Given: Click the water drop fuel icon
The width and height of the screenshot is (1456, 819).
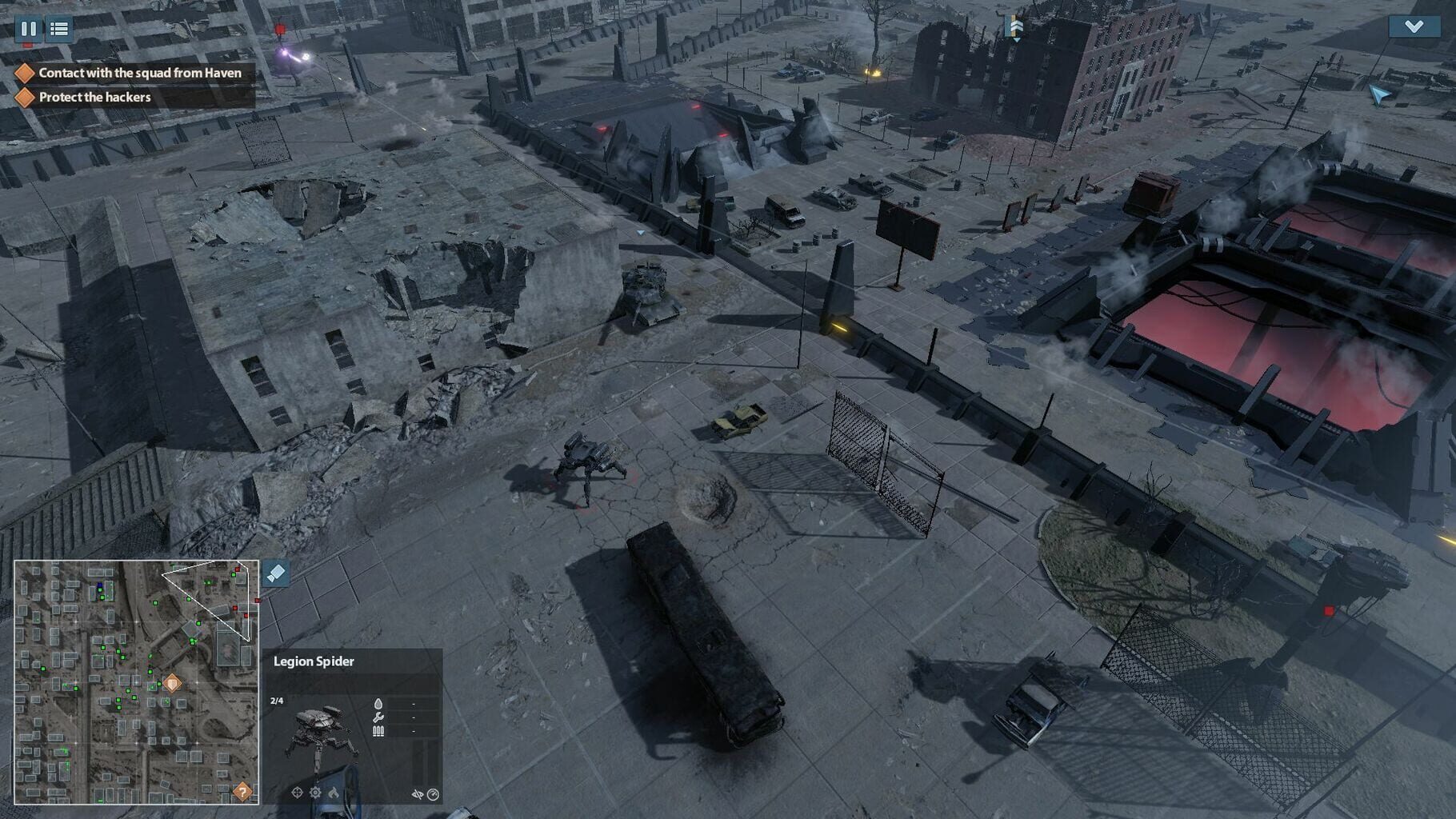Looking at the screenshot, I should coord(378,704).
